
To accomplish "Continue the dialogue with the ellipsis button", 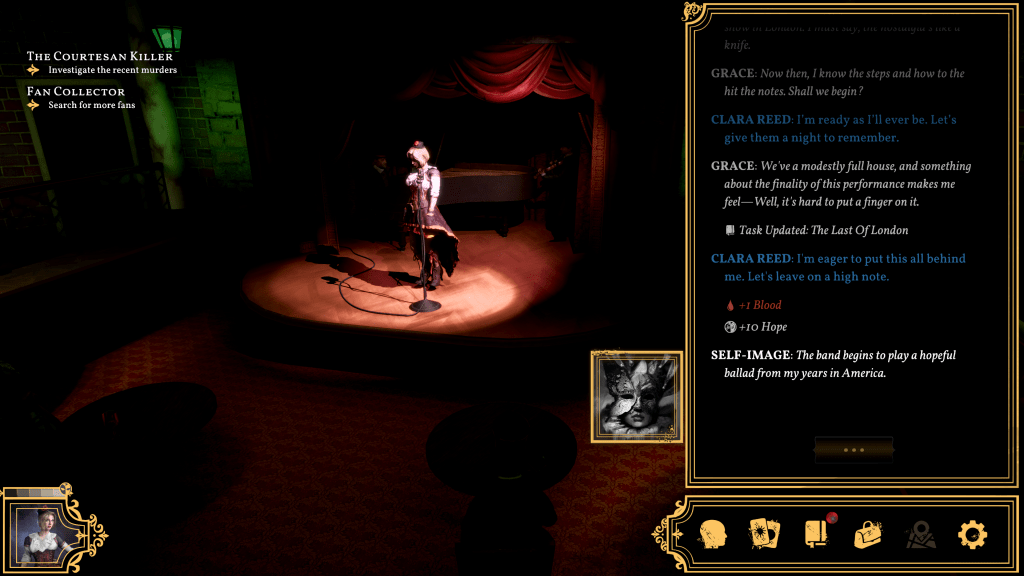I will click(853, 450).
